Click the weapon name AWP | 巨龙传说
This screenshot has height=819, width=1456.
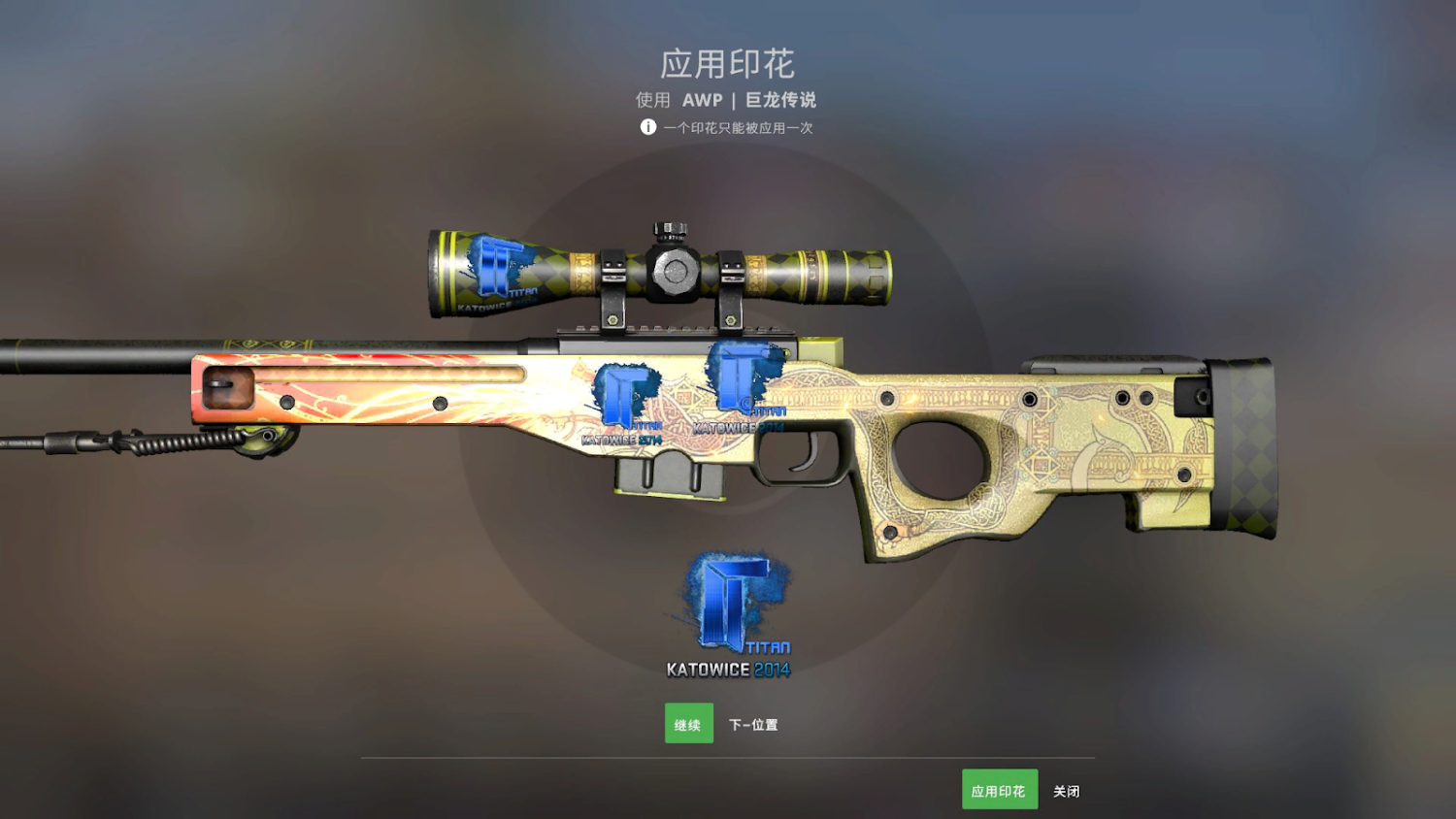click(x=727, y=98)
